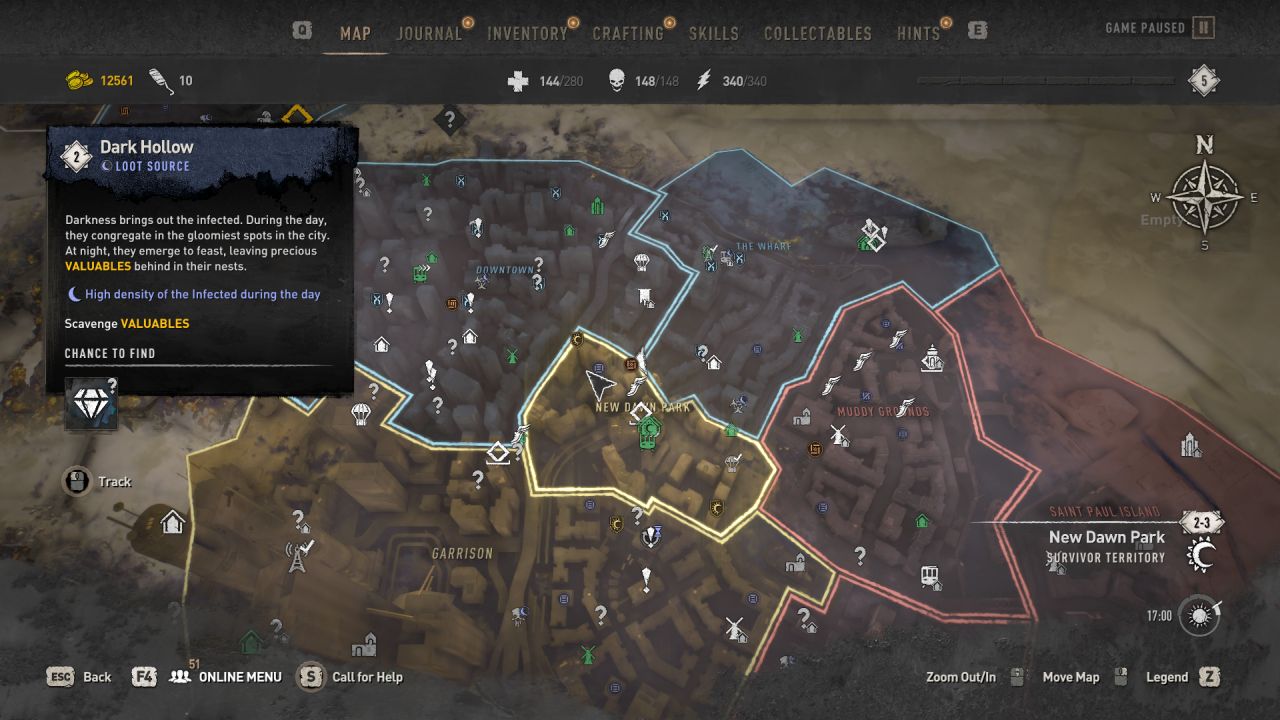
Task: Click the windmill marker in Muddy Grounds
Action: point(838,436)
